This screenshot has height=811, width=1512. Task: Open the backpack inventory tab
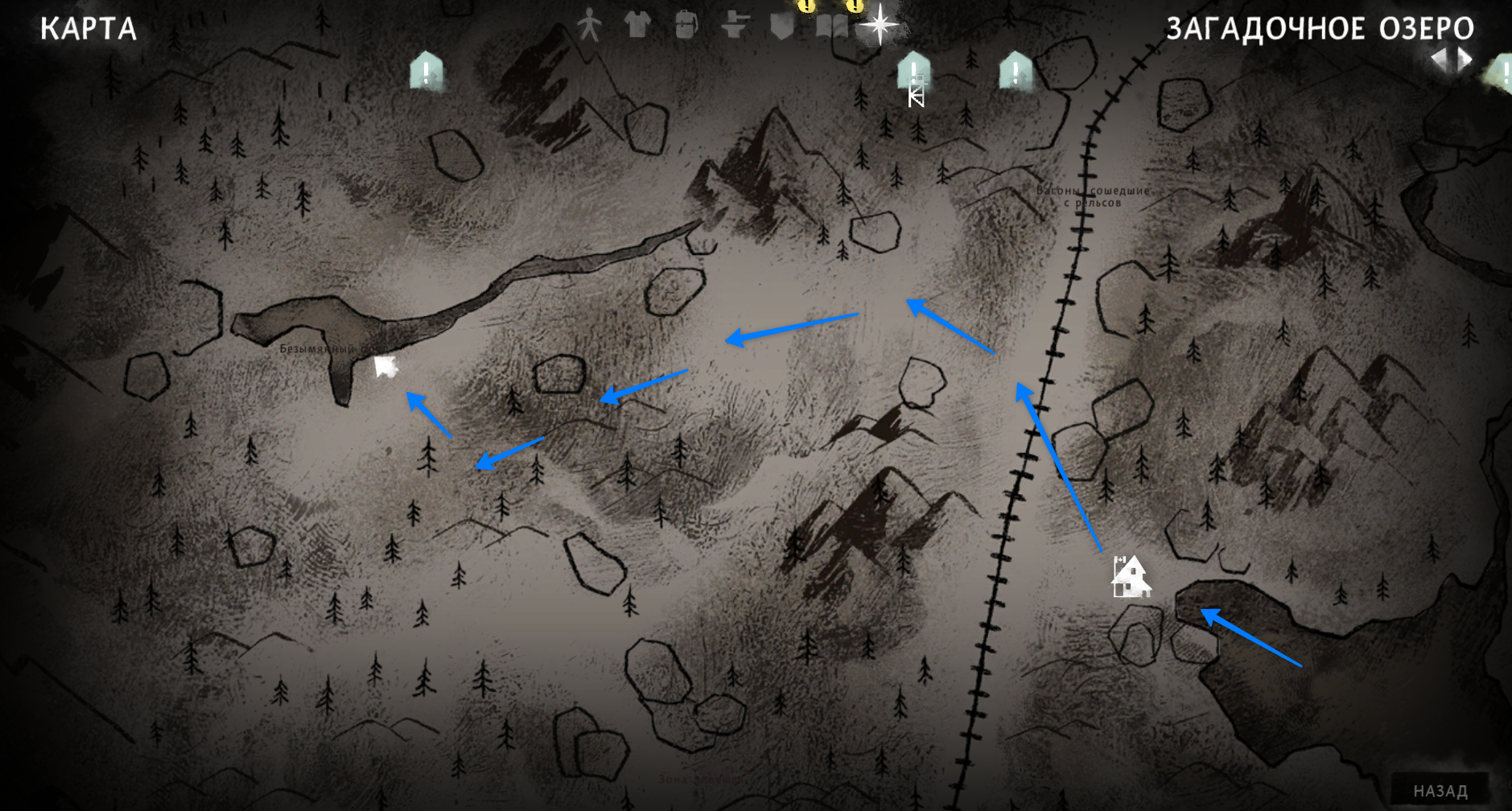click(x=686, y=25)
